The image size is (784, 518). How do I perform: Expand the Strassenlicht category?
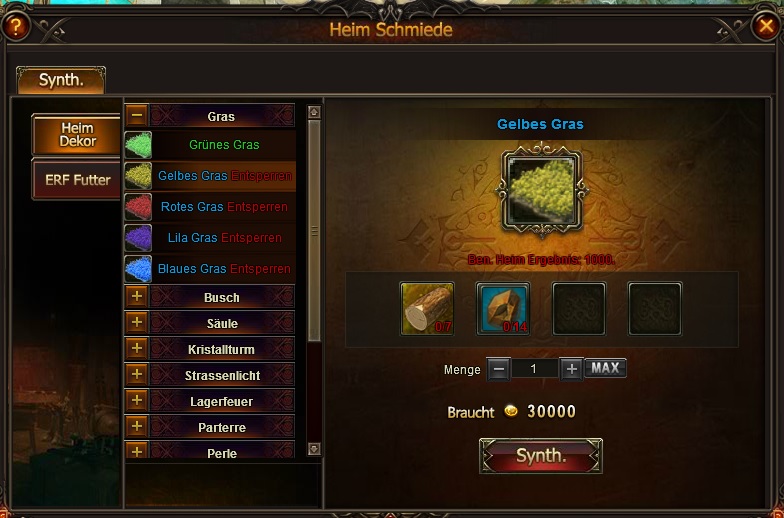138,375
